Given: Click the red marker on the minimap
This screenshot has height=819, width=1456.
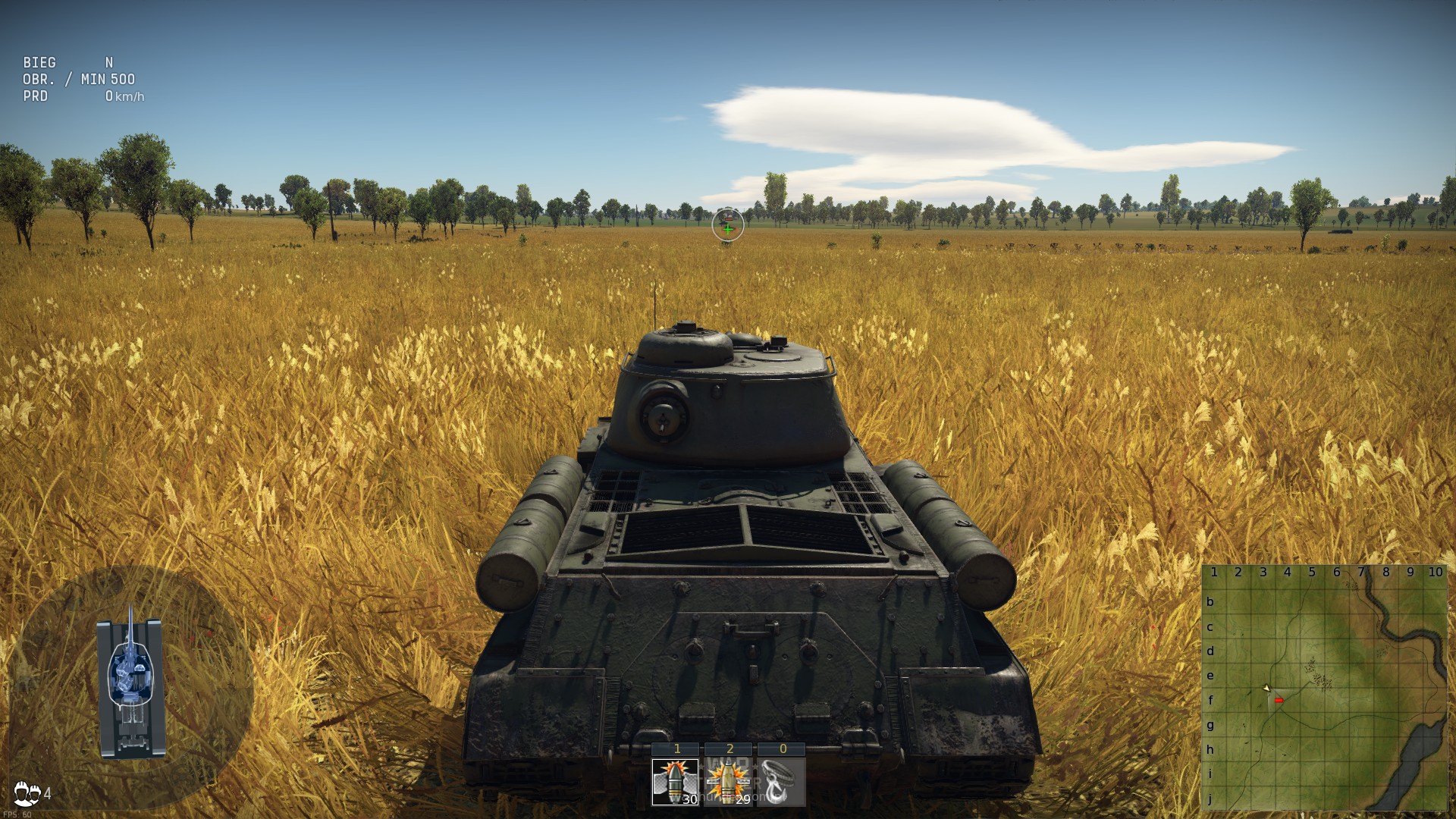Looking at the screenshot, I should pos(1279,701).
